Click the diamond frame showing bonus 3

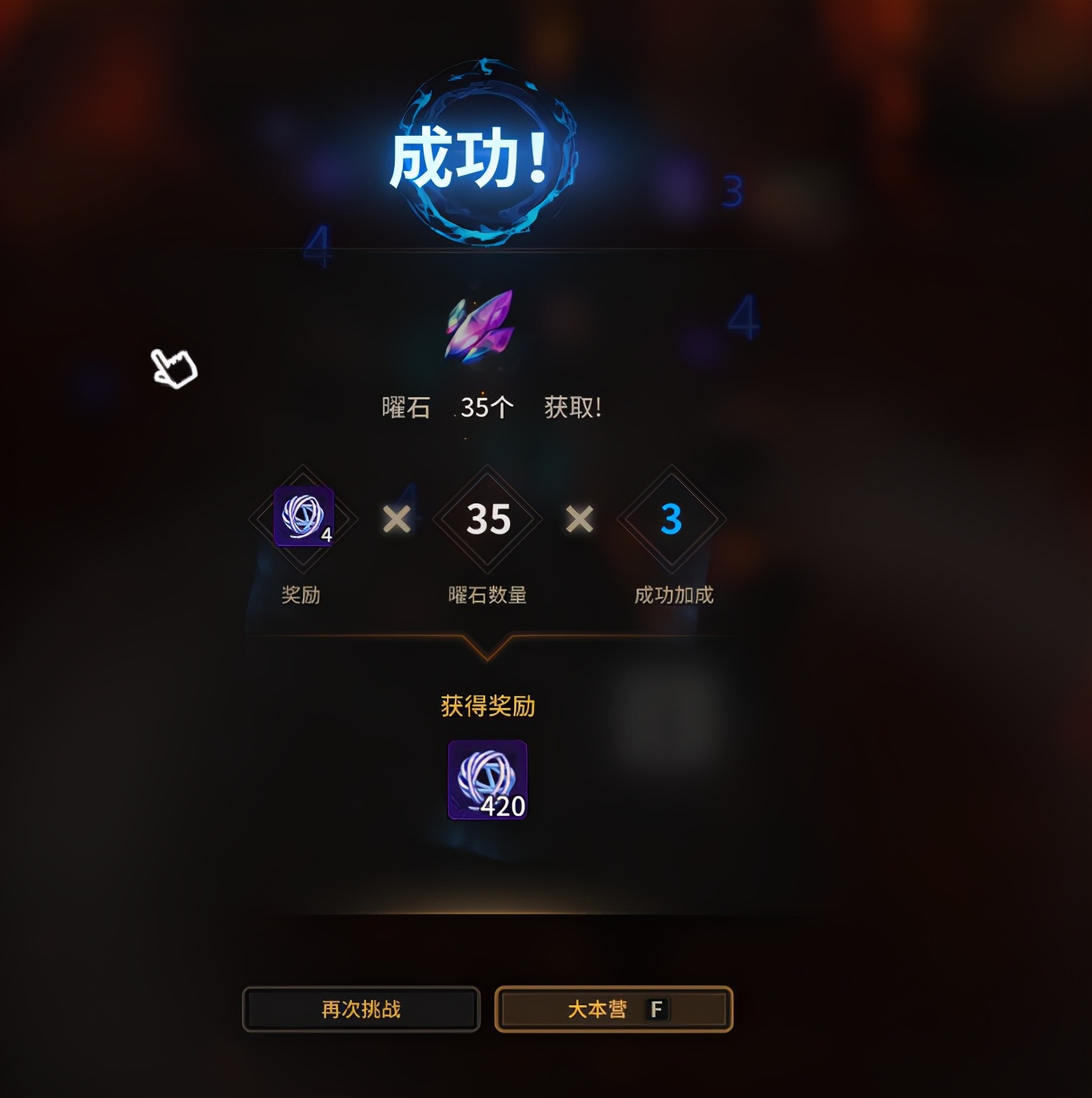pyautogui.click(x=670, y=519)
